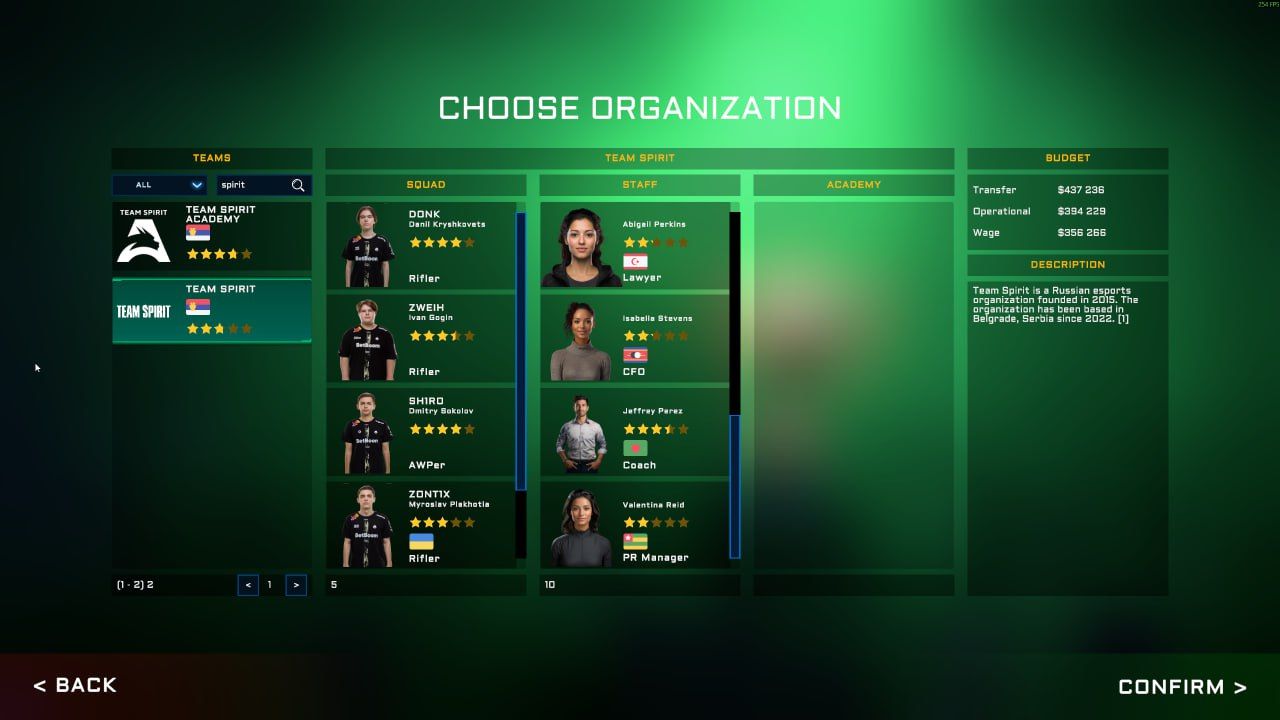This screenshot has width=1280, height=720.
Task: Click the next page arrow in Teams panel
Action: coord(296,584)
